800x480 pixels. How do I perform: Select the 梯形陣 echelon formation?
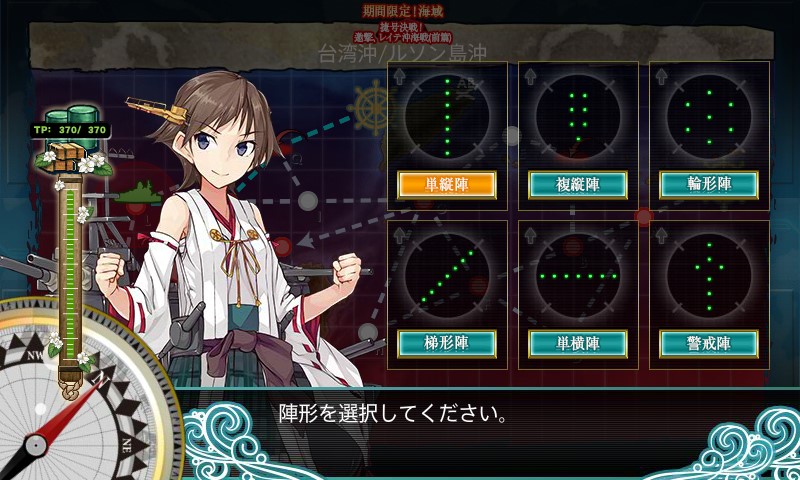pos(447,343)
